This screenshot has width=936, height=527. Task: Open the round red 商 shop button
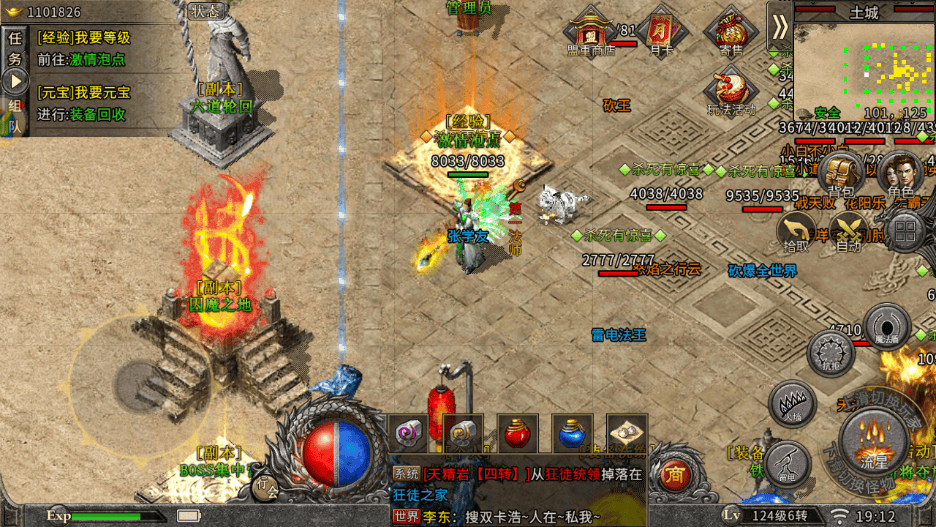click(x=677, y=473)
